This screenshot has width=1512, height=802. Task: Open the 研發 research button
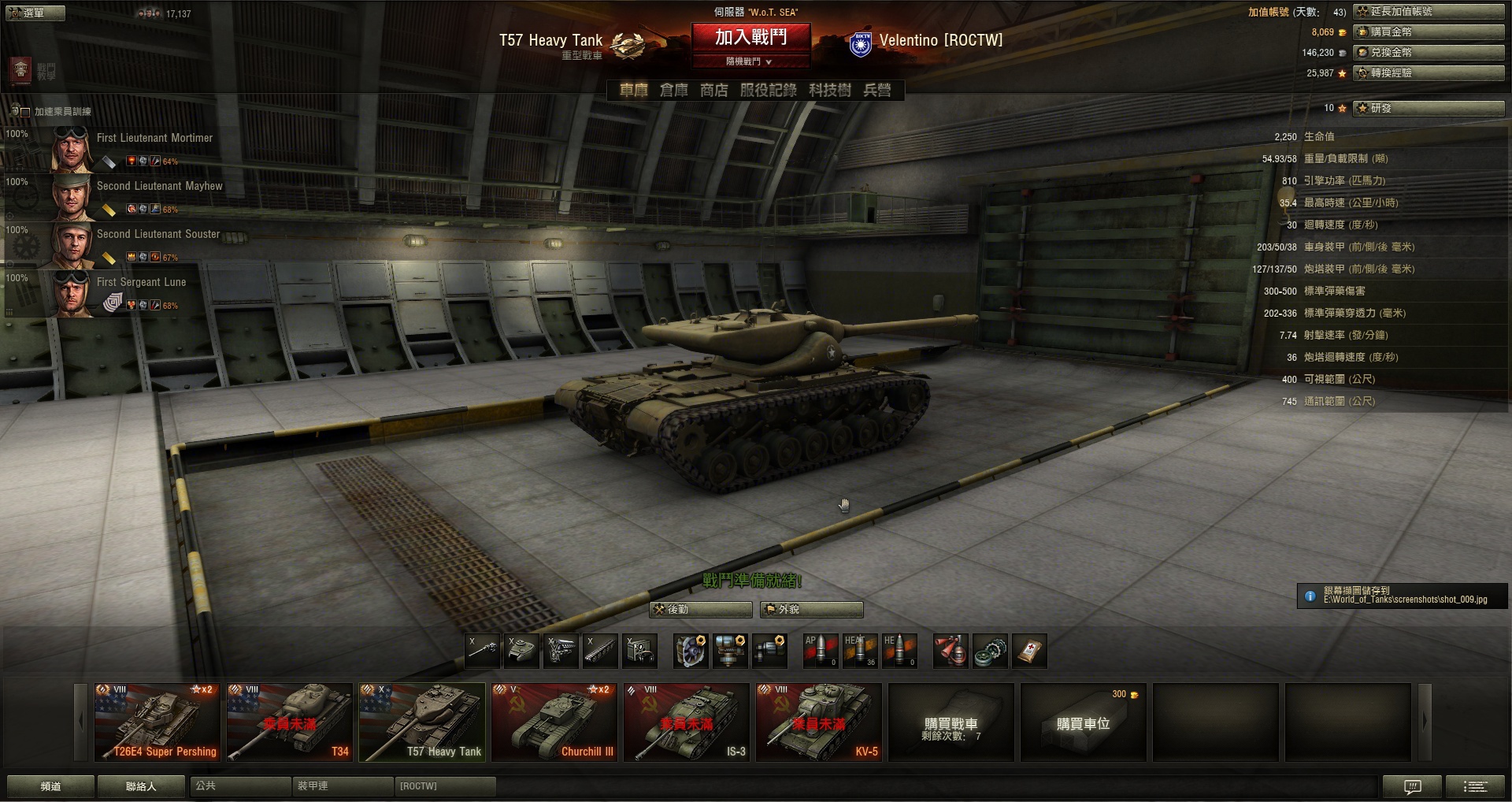(x=1429, y=108)
